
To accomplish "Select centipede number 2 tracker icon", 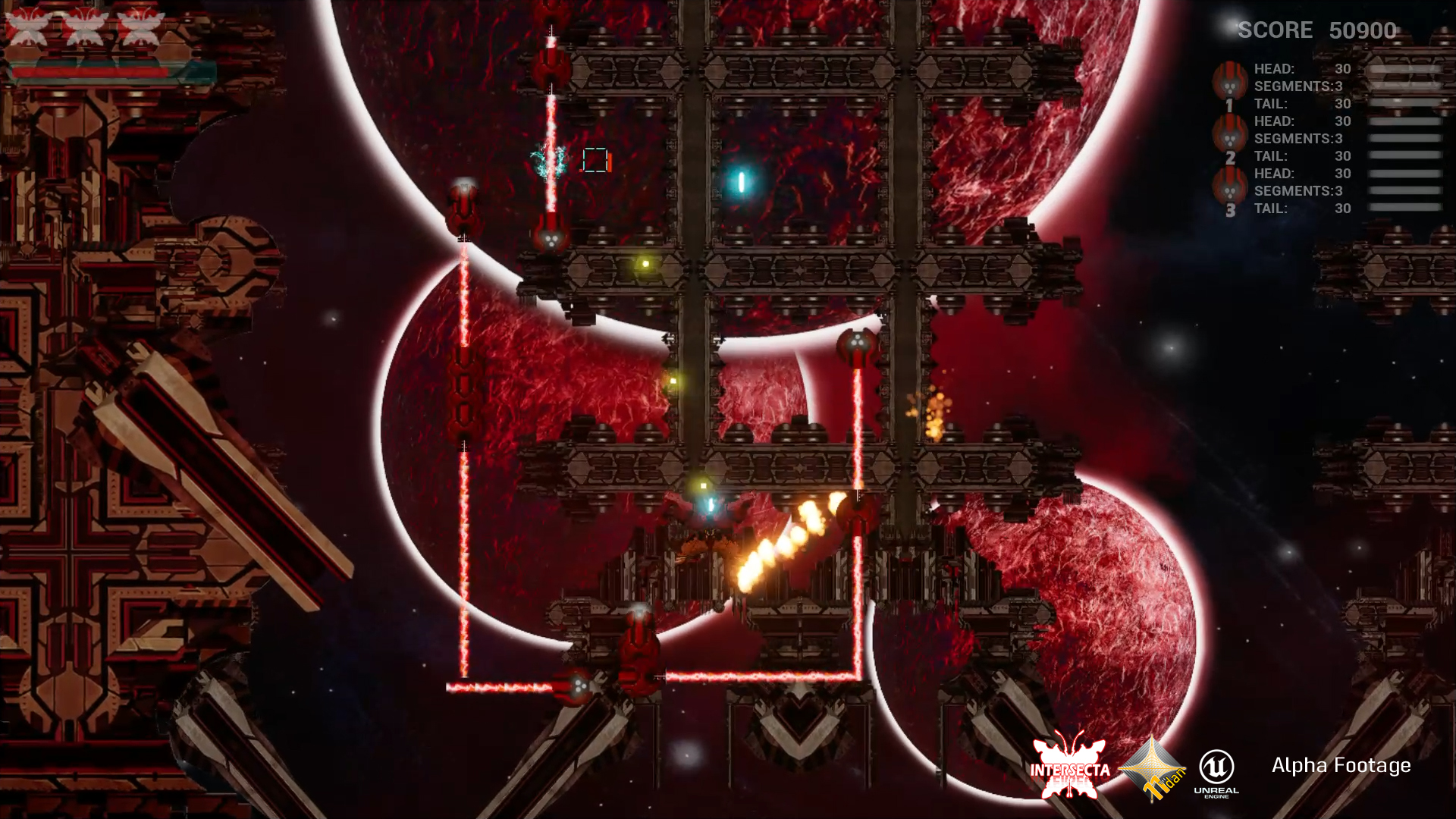I will point(1229,135).
